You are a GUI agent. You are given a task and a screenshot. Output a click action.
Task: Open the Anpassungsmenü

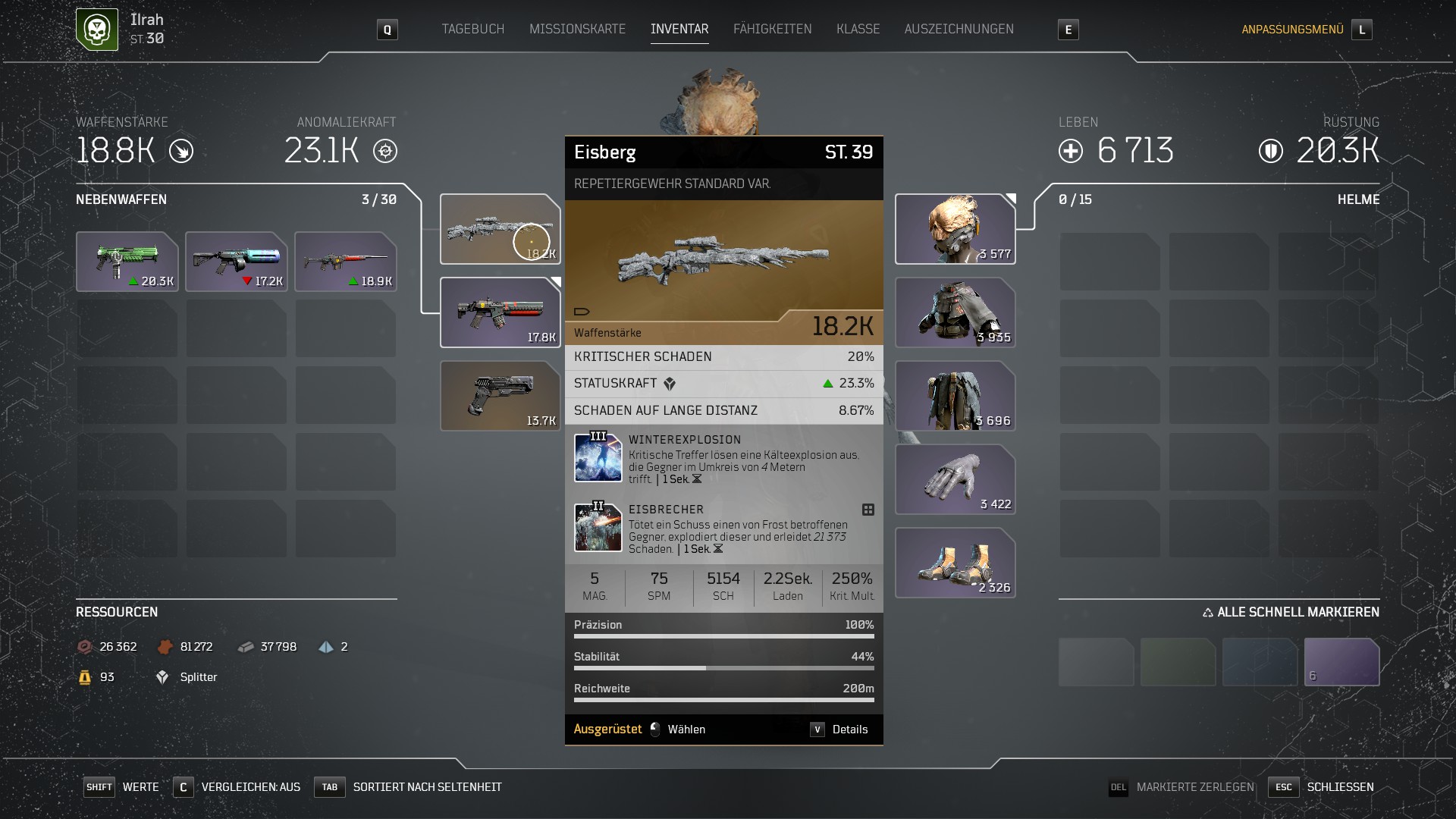[1292, 30]
